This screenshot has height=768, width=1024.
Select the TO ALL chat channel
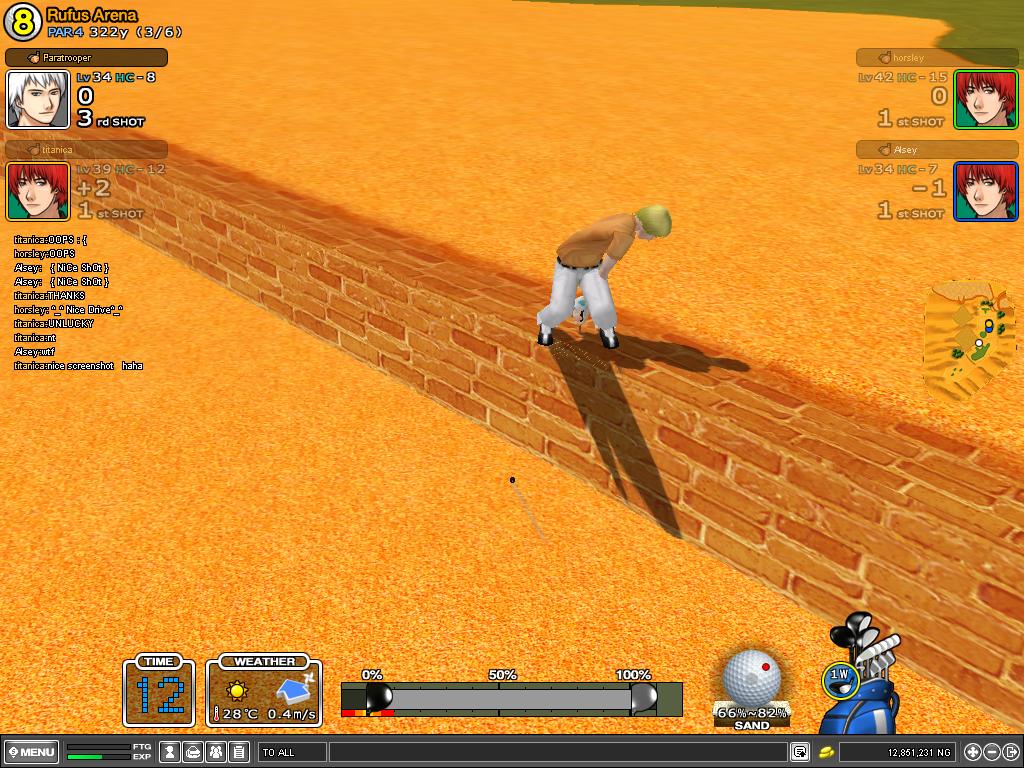292,752
